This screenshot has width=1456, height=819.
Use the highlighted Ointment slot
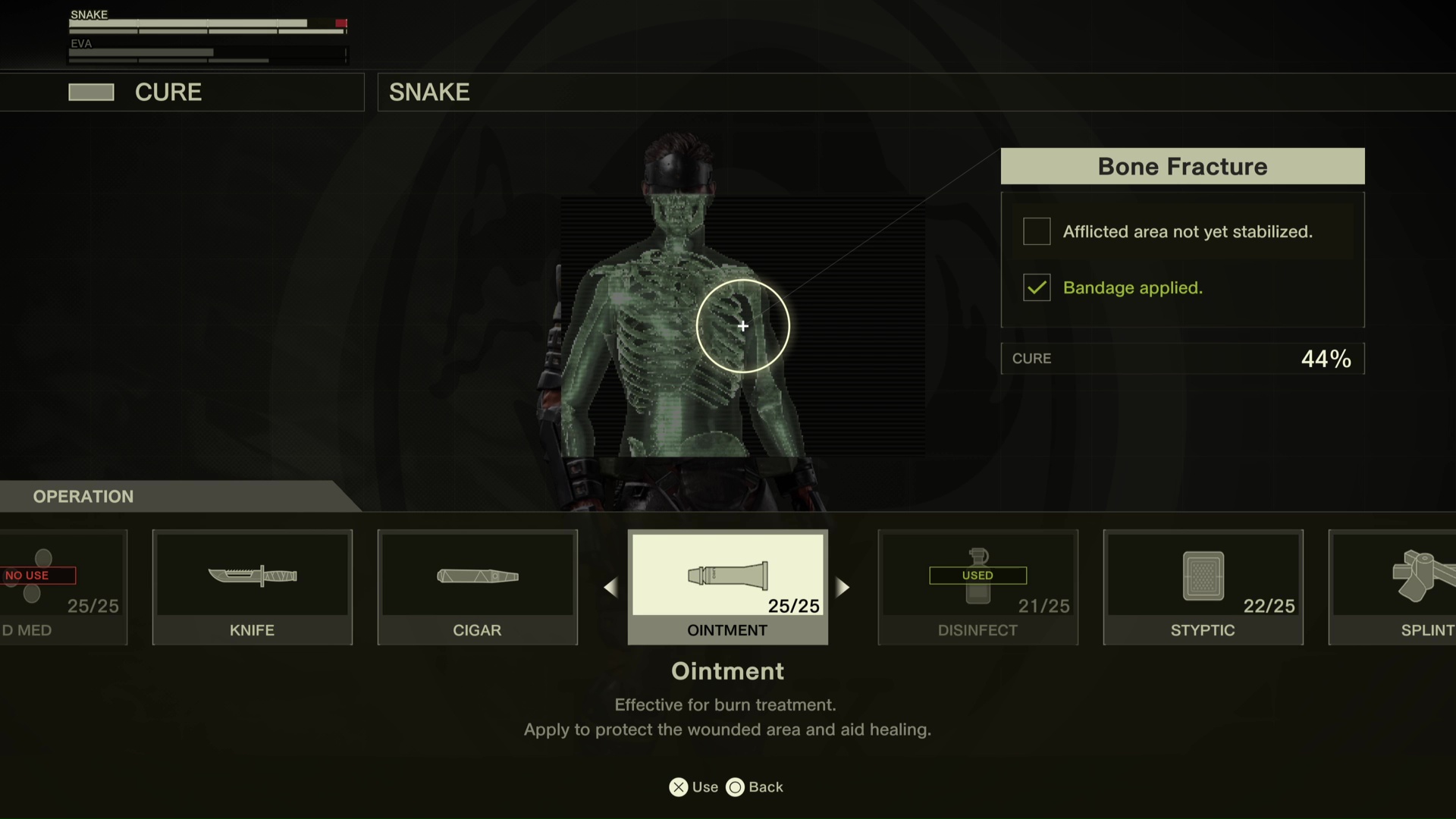click(727, 586)
